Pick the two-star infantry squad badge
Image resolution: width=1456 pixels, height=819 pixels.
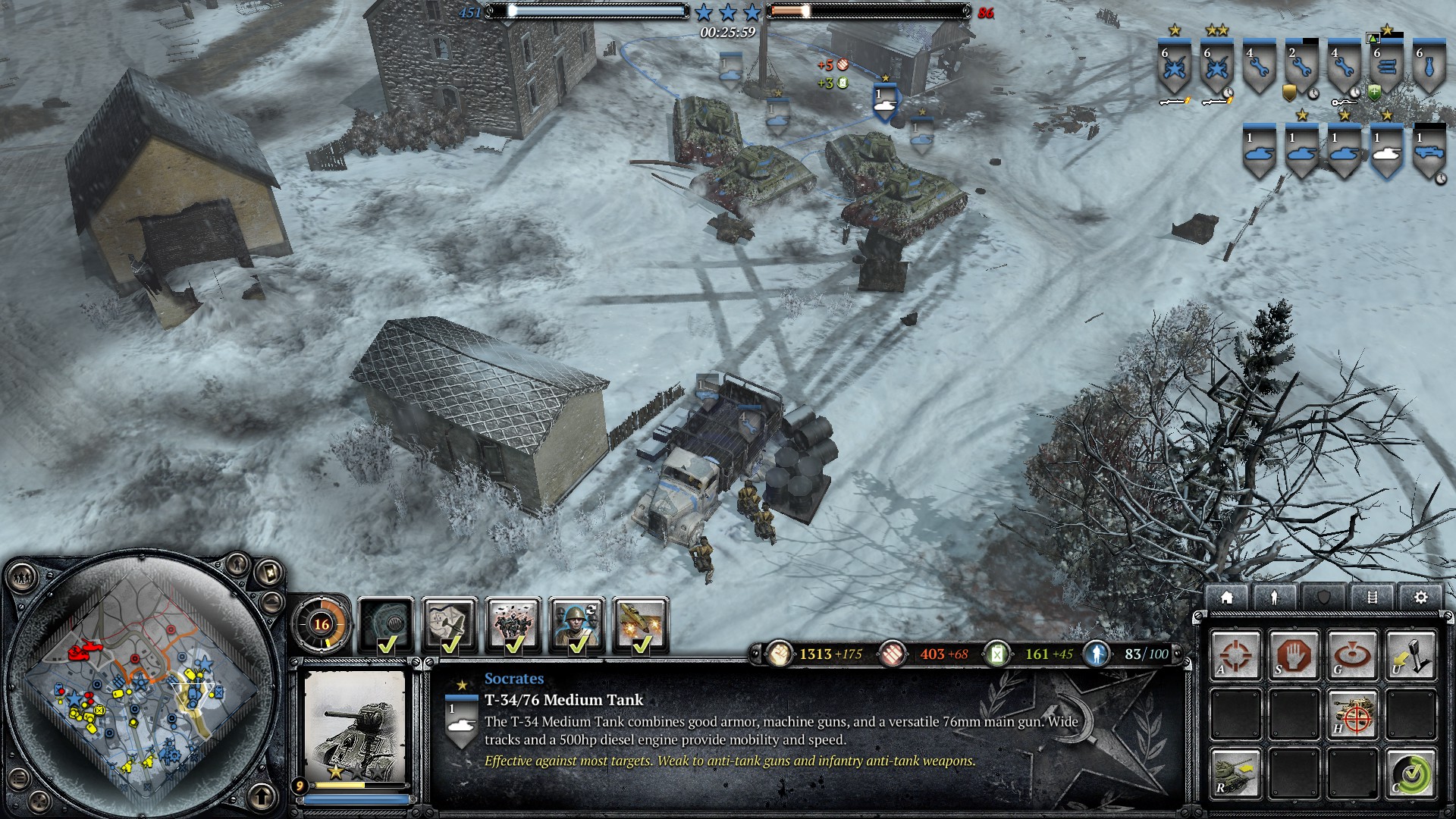1216,68
